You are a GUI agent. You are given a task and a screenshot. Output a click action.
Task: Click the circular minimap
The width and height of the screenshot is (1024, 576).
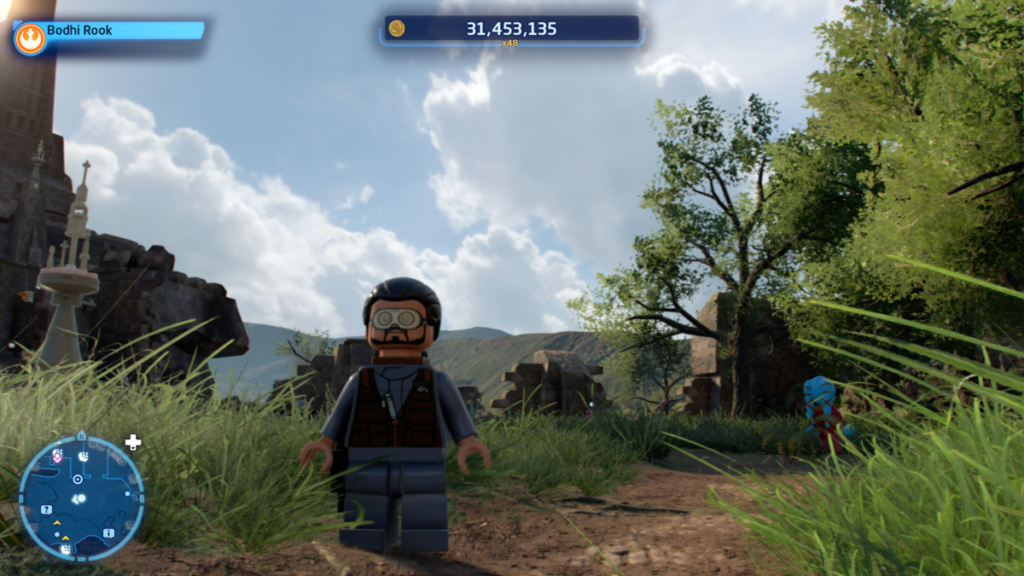click(81, 497)
